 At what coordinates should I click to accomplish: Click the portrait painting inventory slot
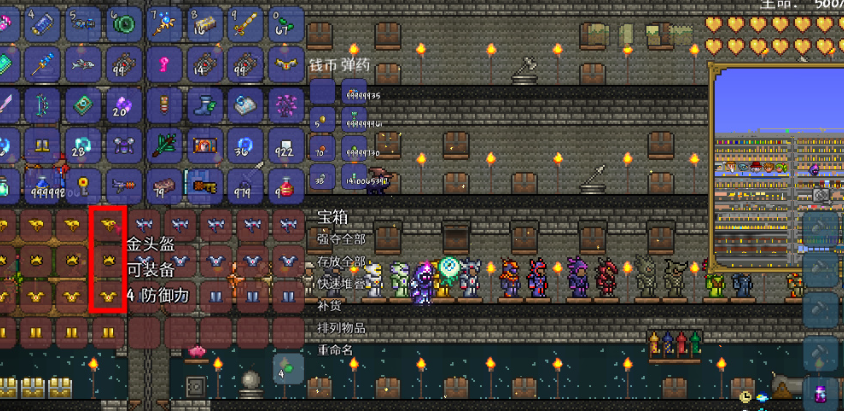point(205,145)
